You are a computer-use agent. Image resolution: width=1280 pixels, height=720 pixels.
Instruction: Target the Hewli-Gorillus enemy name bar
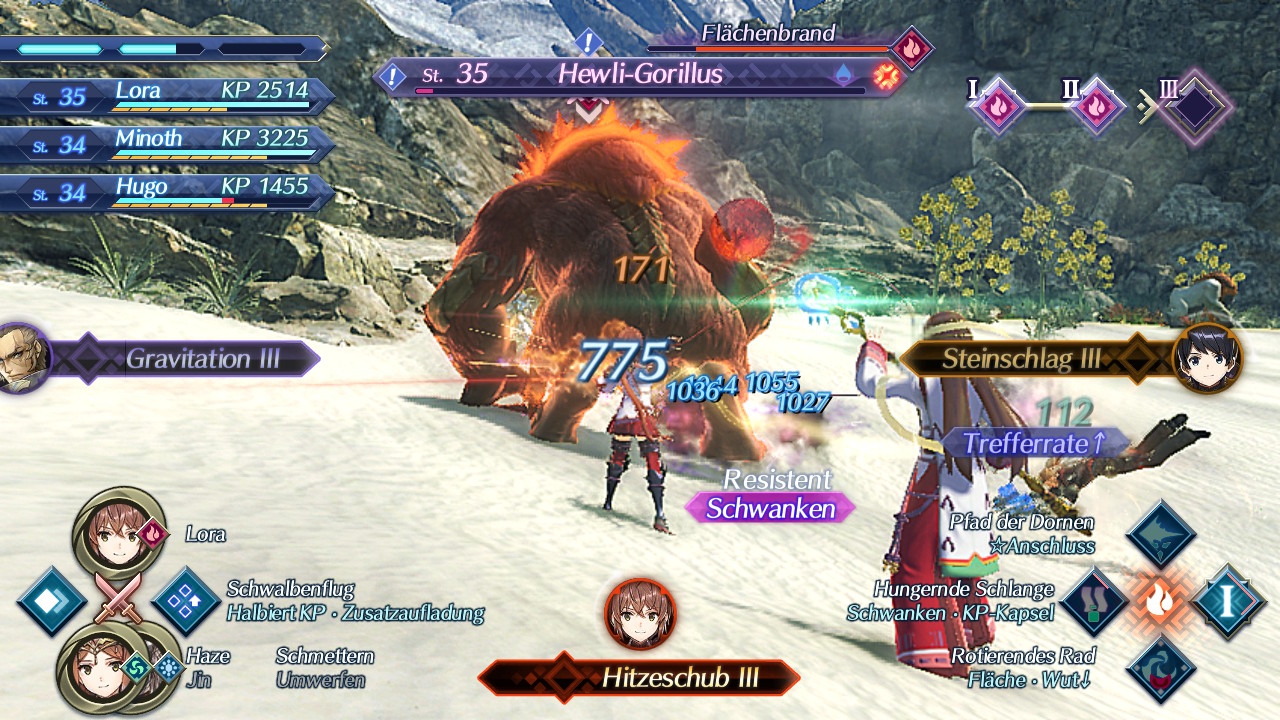point(640,74)
